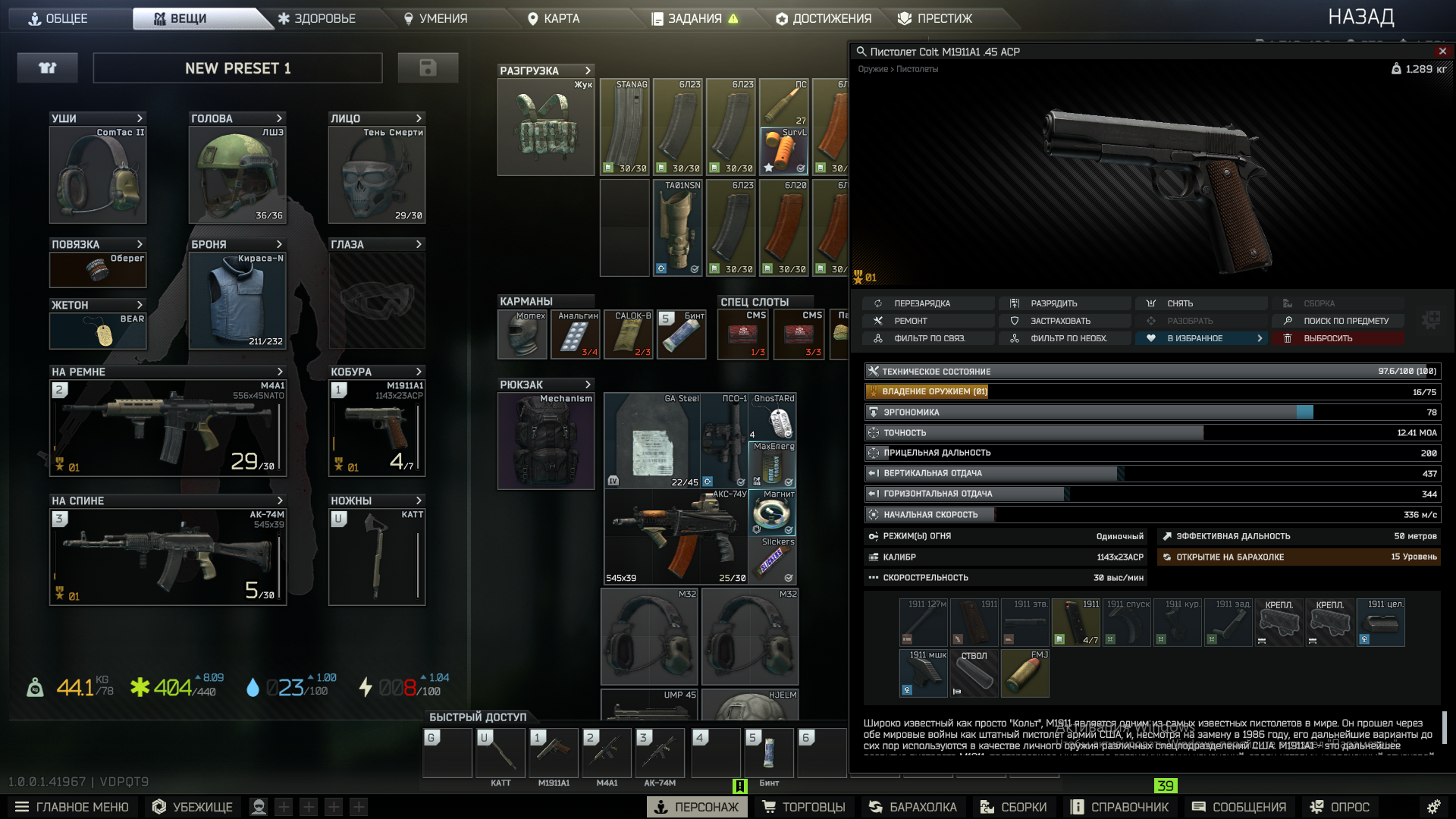The height and width of the screenshot is (819, 1456).
Task: Open the ЗАДАНИЯ tab
Action: (x=694, y=18)
